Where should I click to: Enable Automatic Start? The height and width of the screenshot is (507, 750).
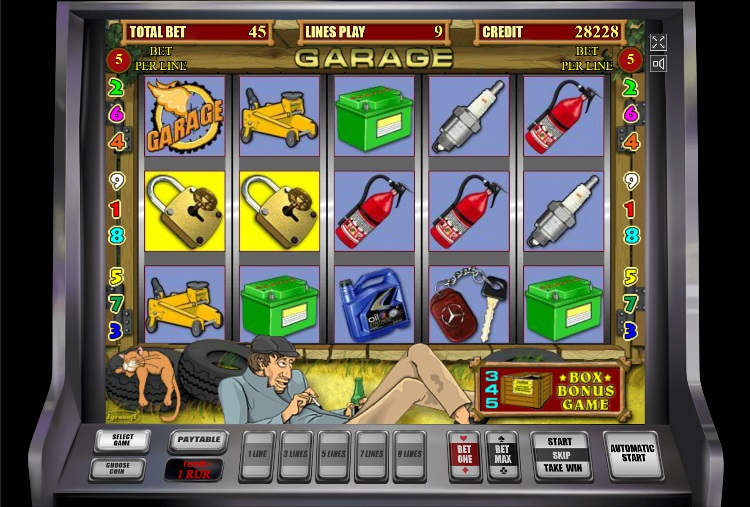632,455
